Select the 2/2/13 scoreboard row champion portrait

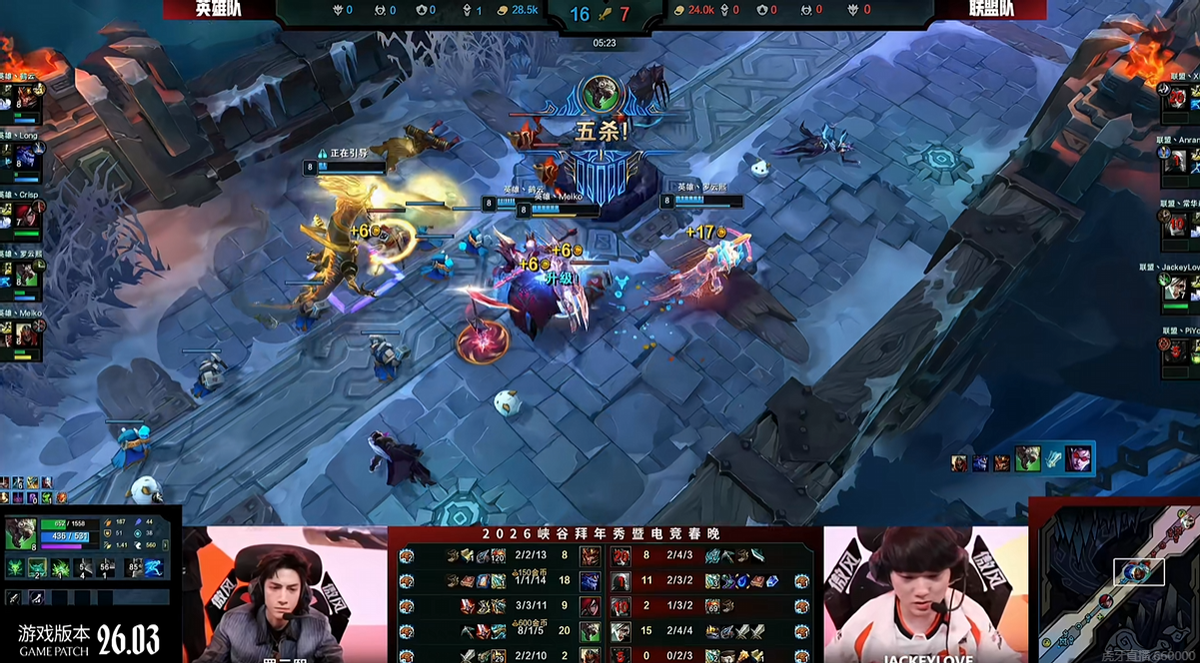pos(590,557)
